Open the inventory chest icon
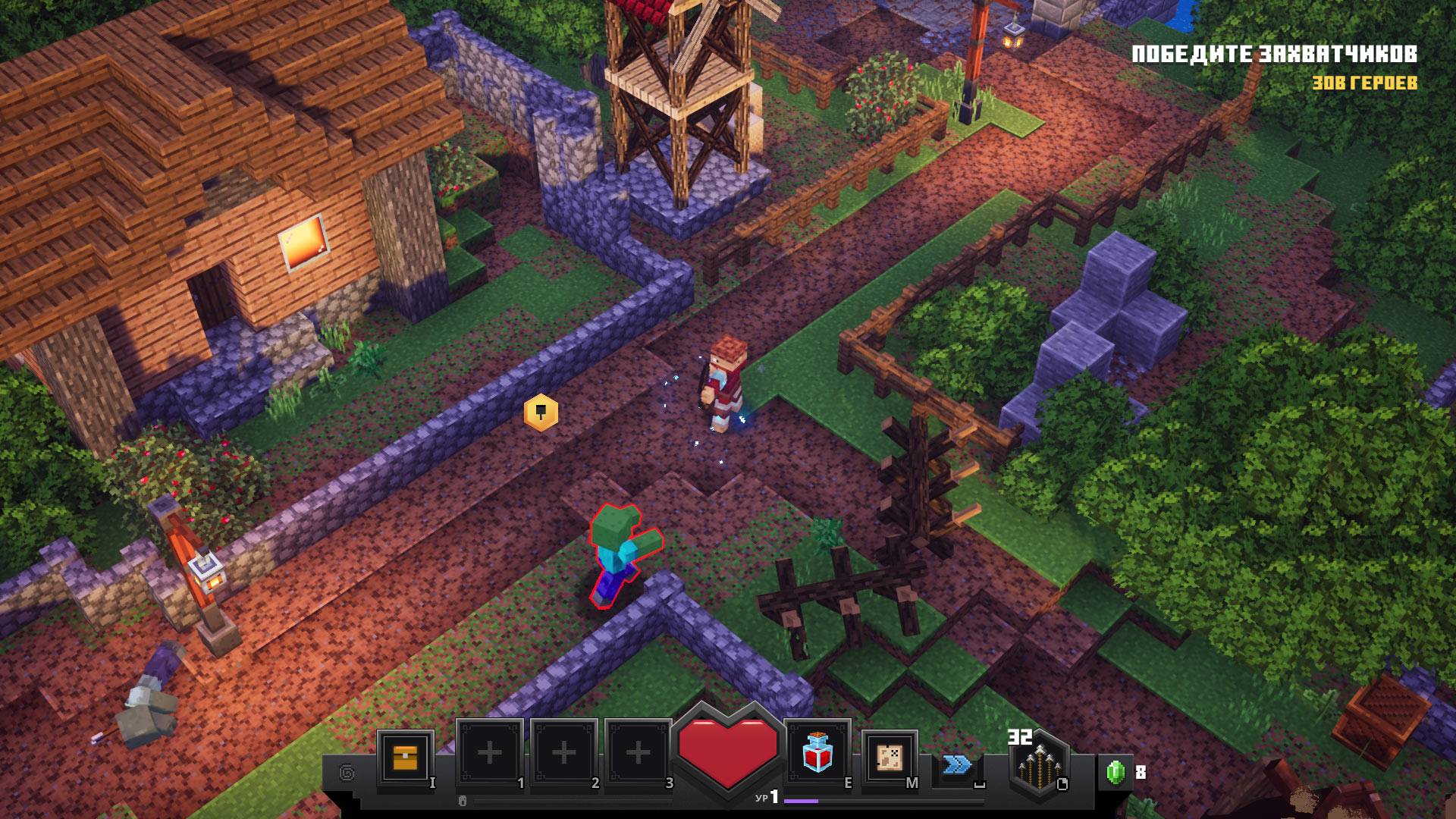 [405, 758]
